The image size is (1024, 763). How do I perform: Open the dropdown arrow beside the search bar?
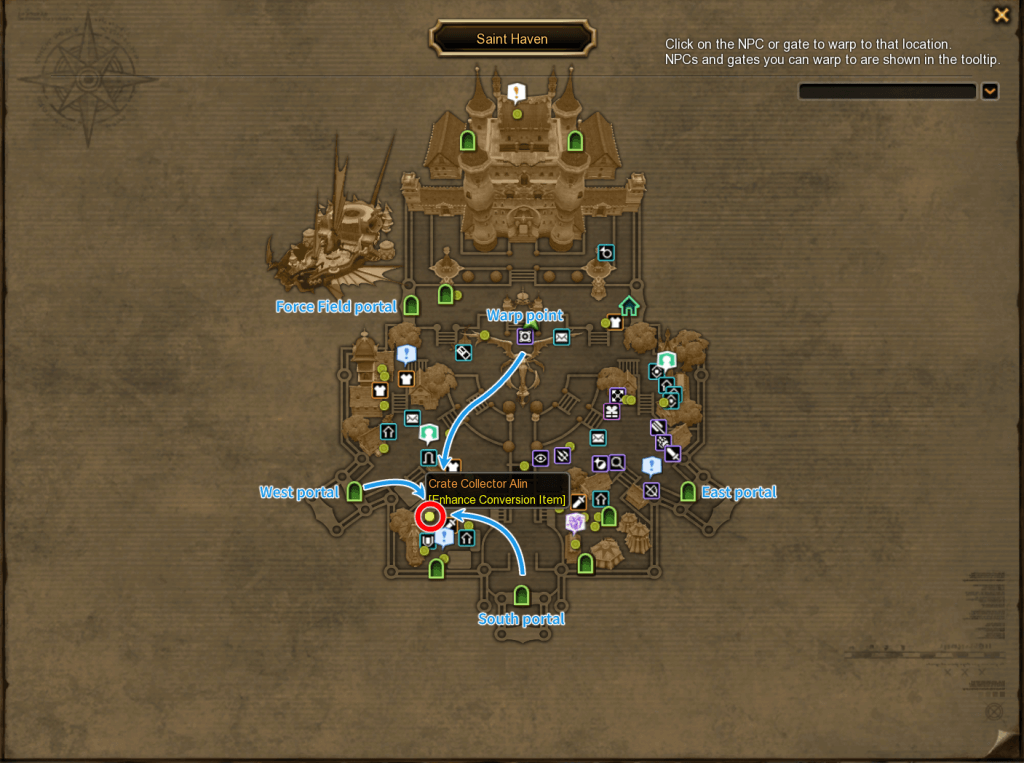coord(990,91)
